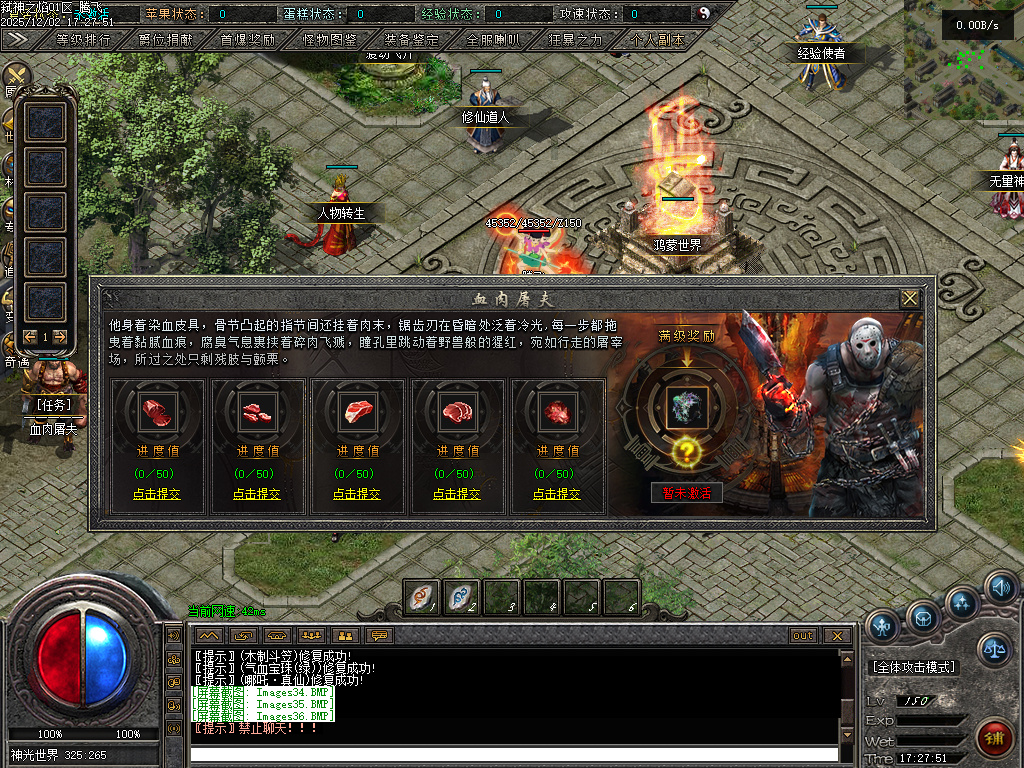Click the 暂未激活 max-level reward button
This screenshot has height=768, width=1024.
coord(686,493)
